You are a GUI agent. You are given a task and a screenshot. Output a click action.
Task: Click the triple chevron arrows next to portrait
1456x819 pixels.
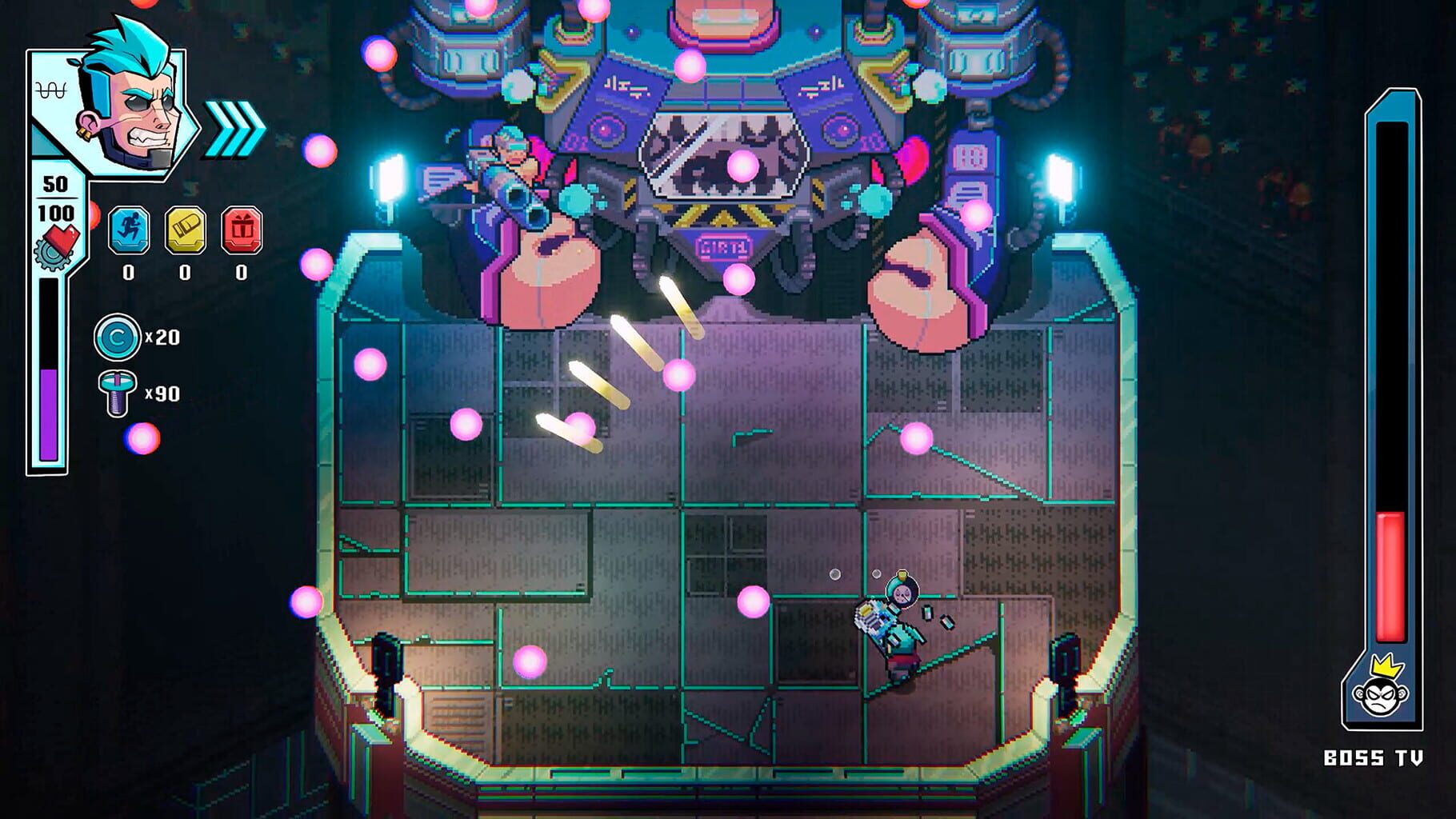click(x=234, y=122)
